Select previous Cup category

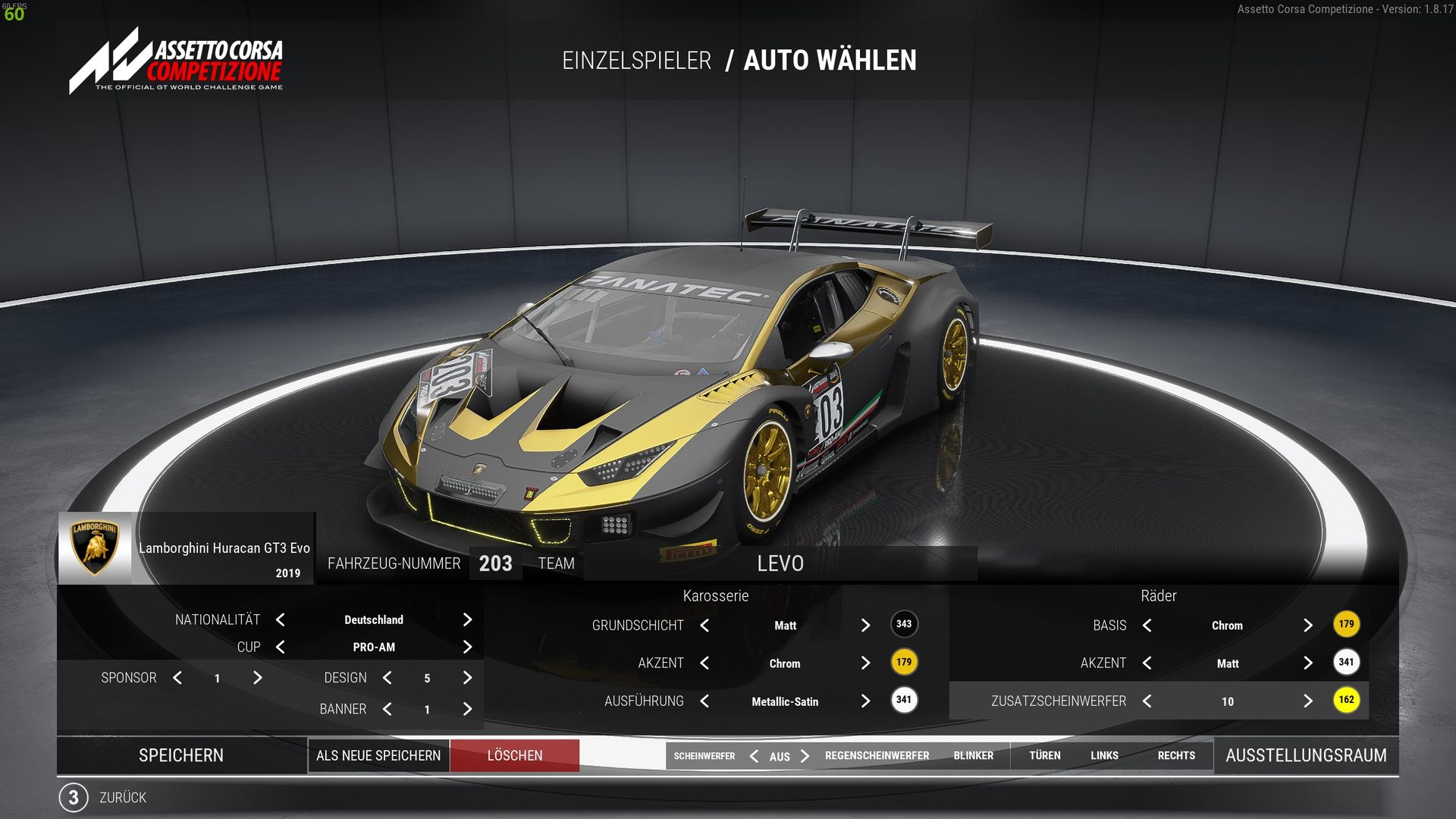coord(281,647)
